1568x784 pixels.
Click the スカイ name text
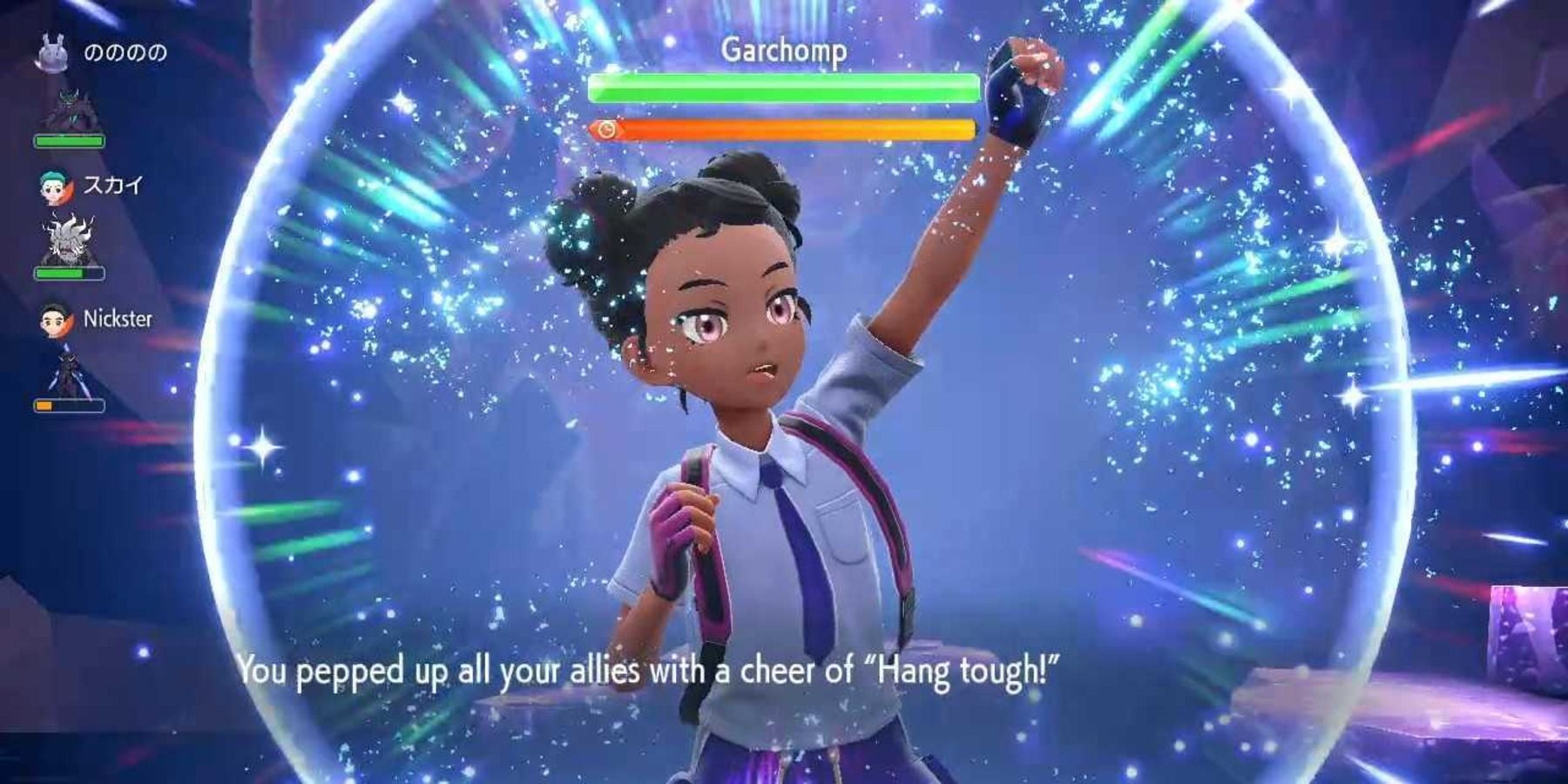tap(112, 184)
